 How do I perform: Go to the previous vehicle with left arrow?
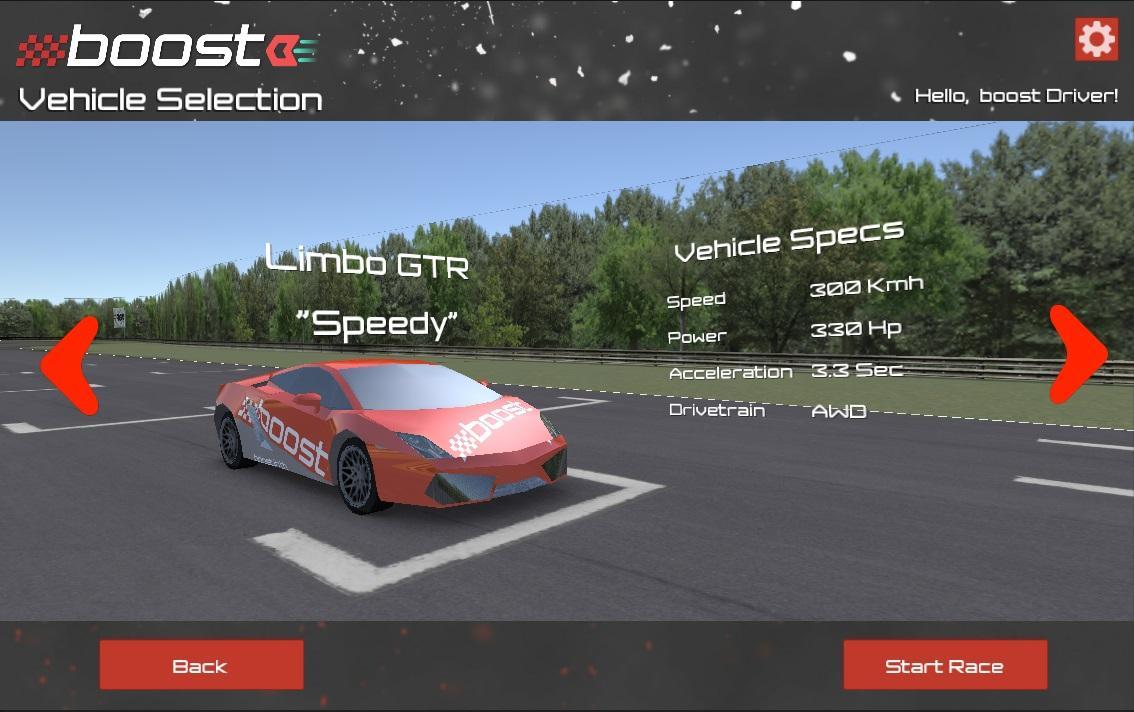click(x=70, y=364)
